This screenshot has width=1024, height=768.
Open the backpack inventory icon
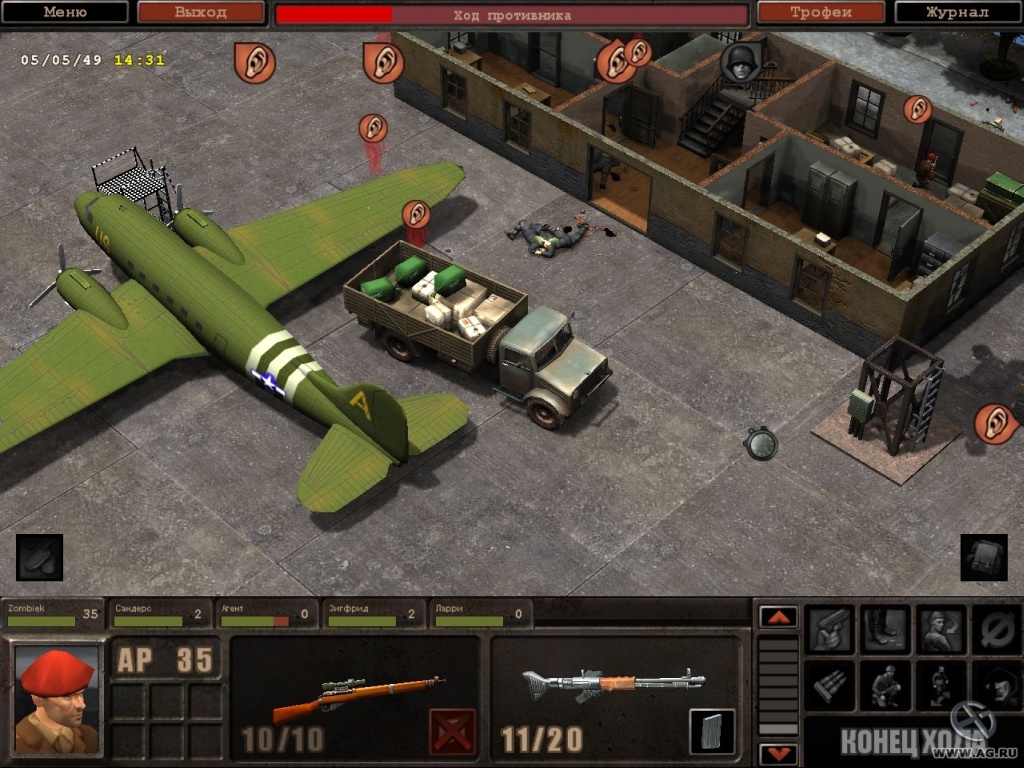pos(984,557)
